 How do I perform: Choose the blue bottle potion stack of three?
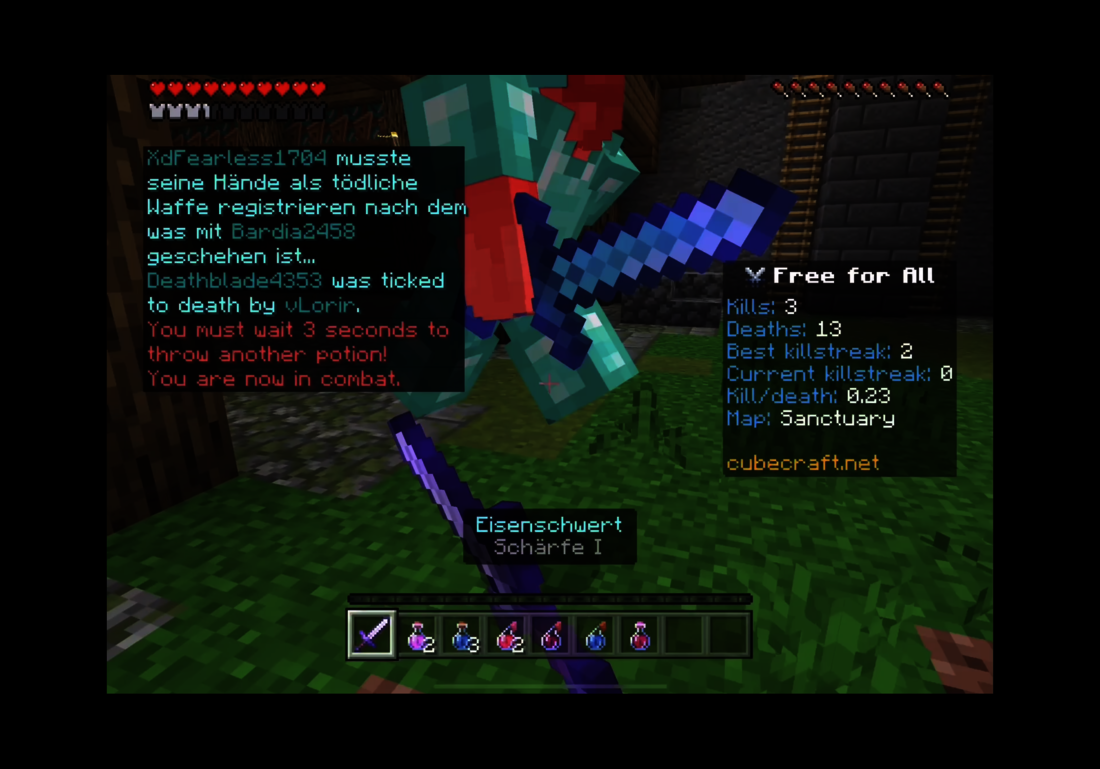[x=463, y=634]
